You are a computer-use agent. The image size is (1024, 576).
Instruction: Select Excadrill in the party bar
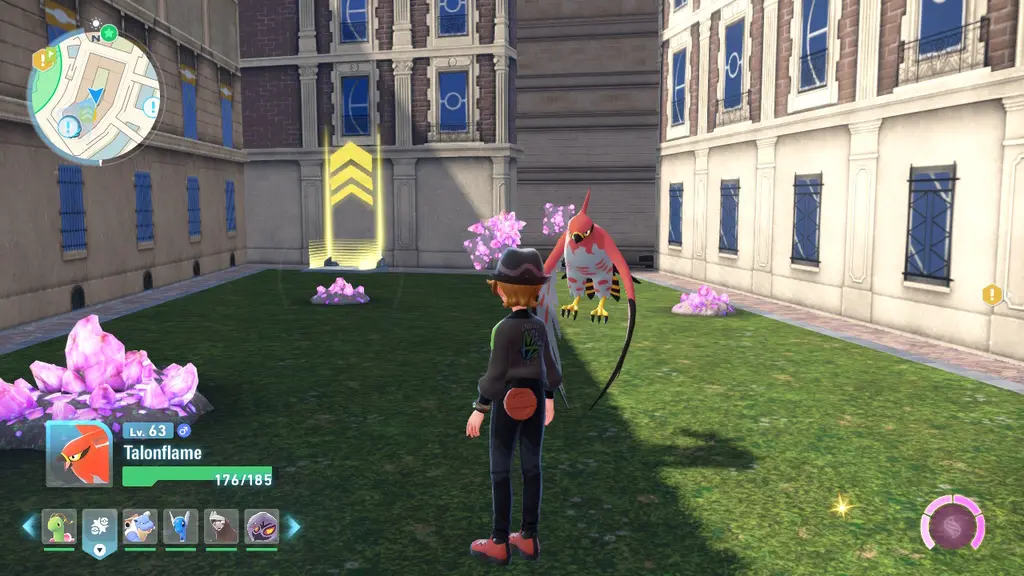[221, 526]
